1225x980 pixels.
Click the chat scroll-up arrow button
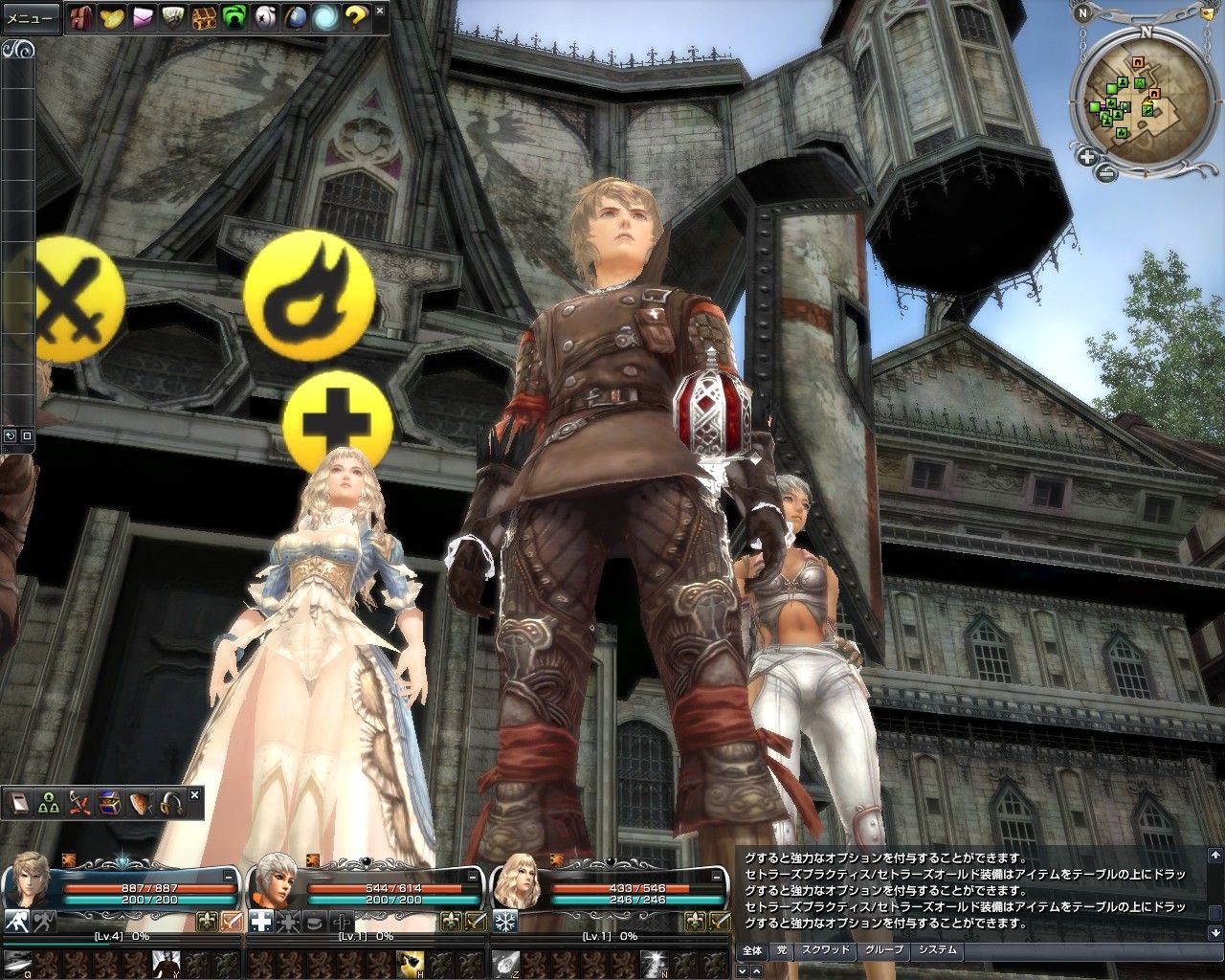[1214, 854]
